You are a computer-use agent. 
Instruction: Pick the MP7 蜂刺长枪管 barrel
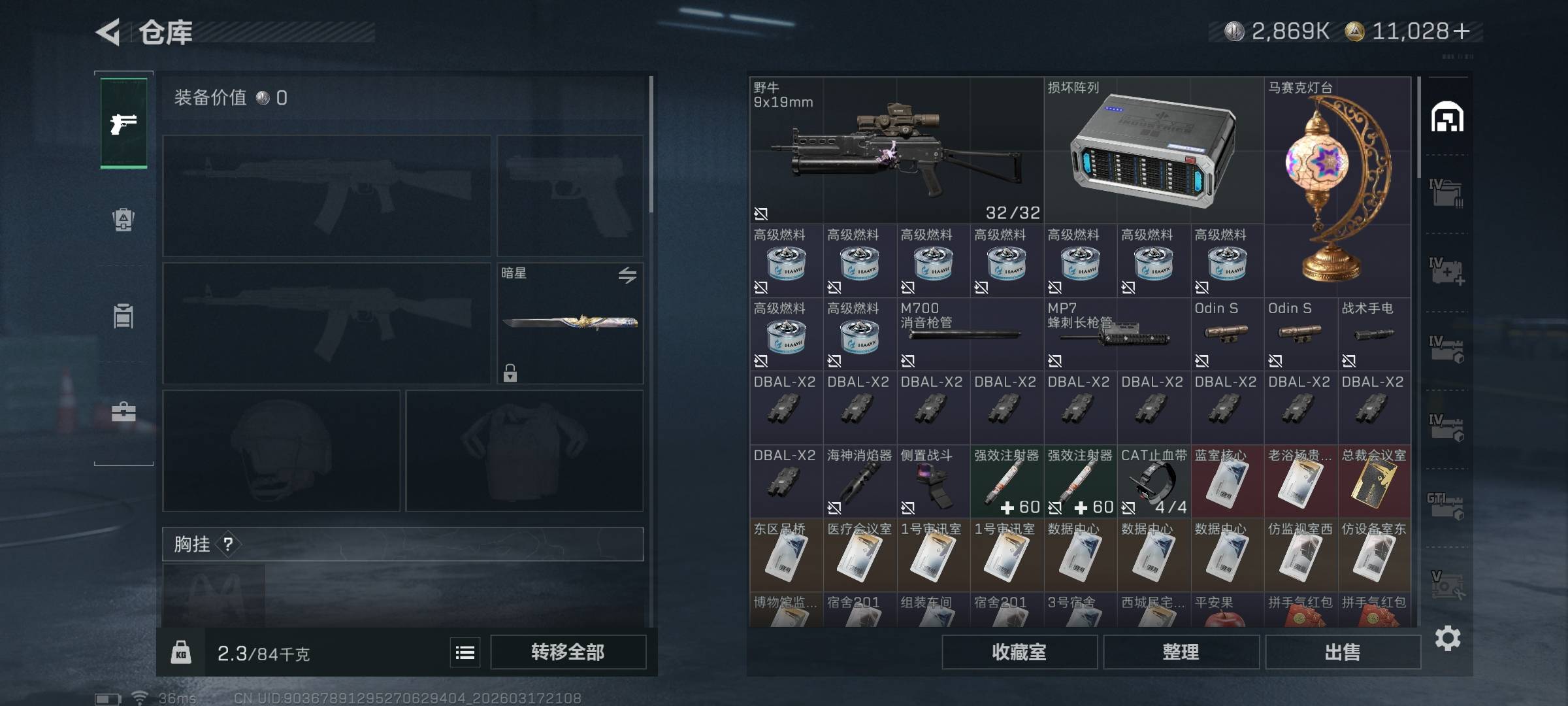(1117, 334)
